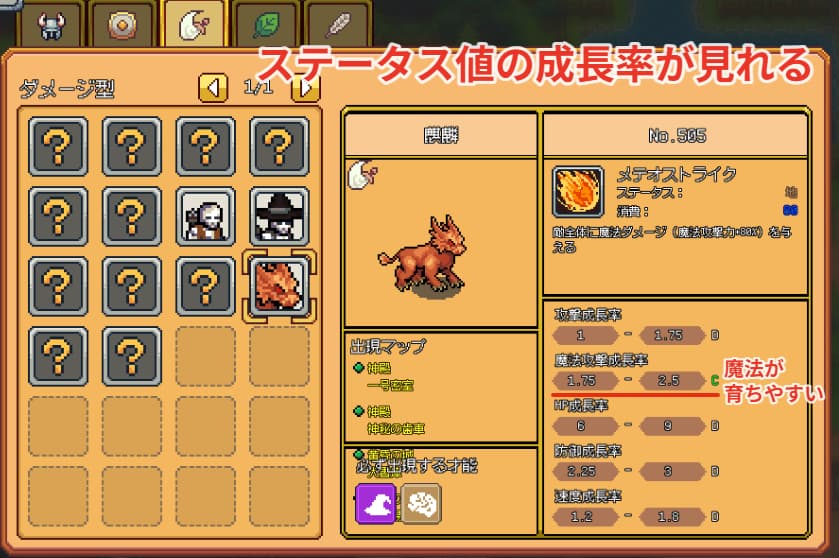Choose the black witch hat character tile
839x558 pixels.
[x=277, y=217]
